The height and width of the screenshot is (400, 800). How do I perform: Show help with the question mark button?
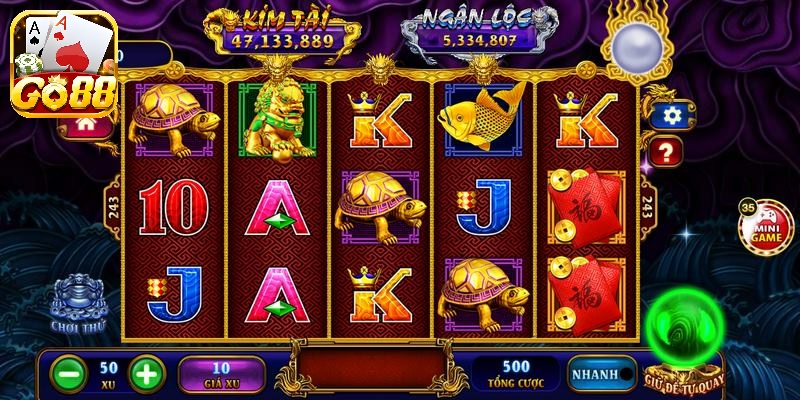666,153
